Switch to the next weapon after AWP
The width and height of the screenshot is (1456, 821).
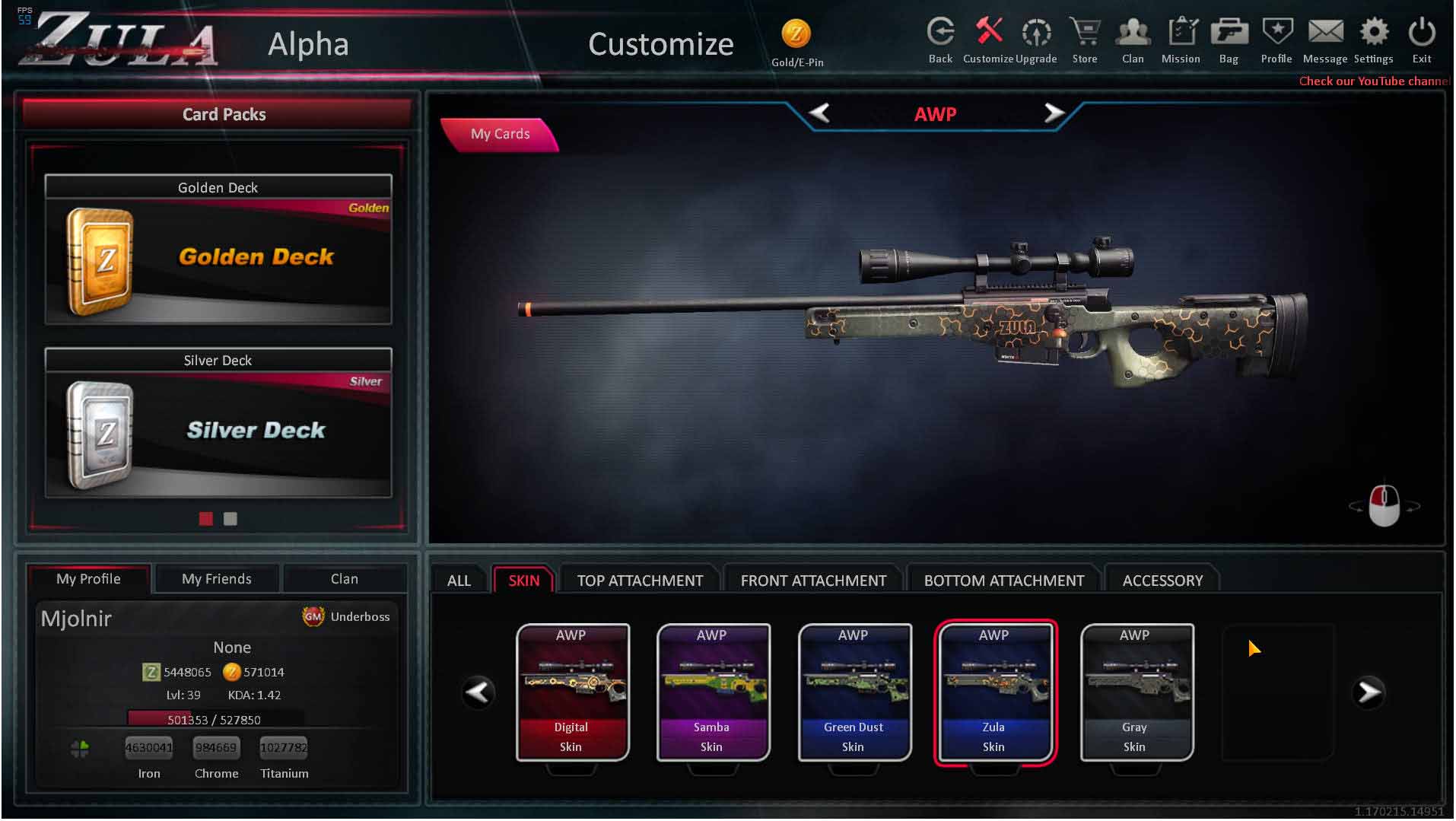pos(1054,113)
